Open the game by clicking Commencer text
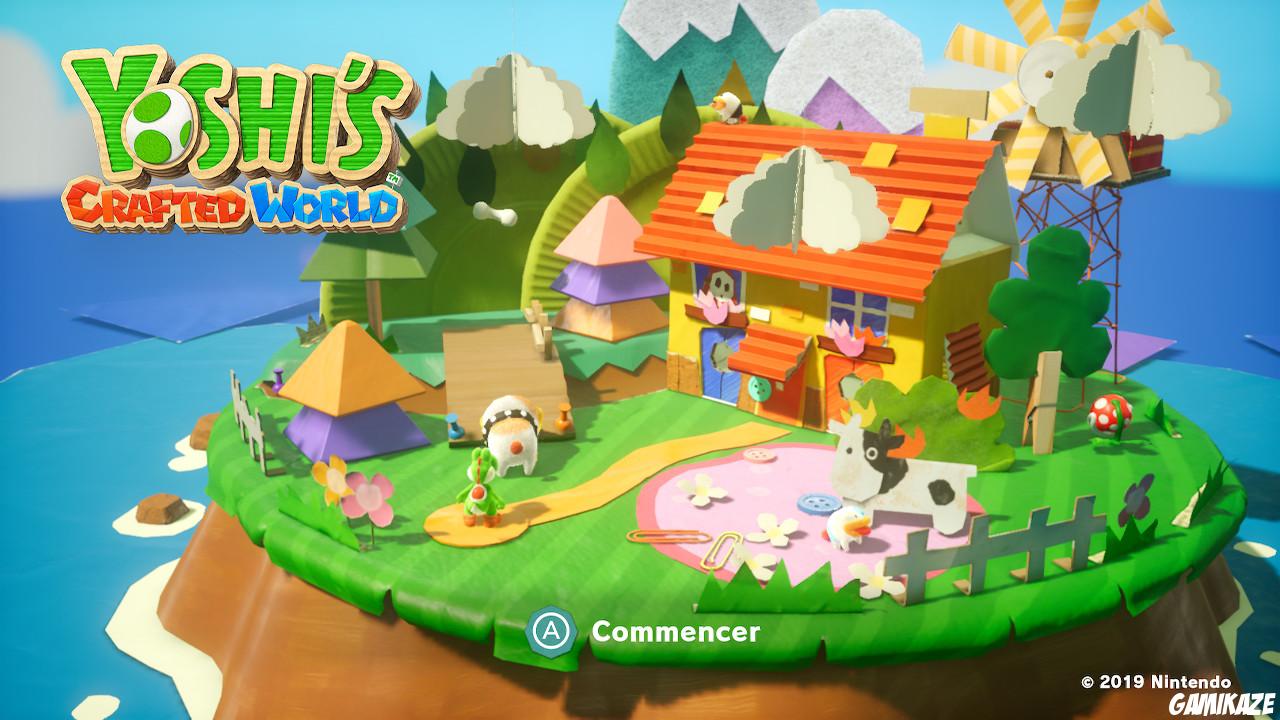Image resolution: width=1280 pixels, height=720 pixels. [676, 630]
